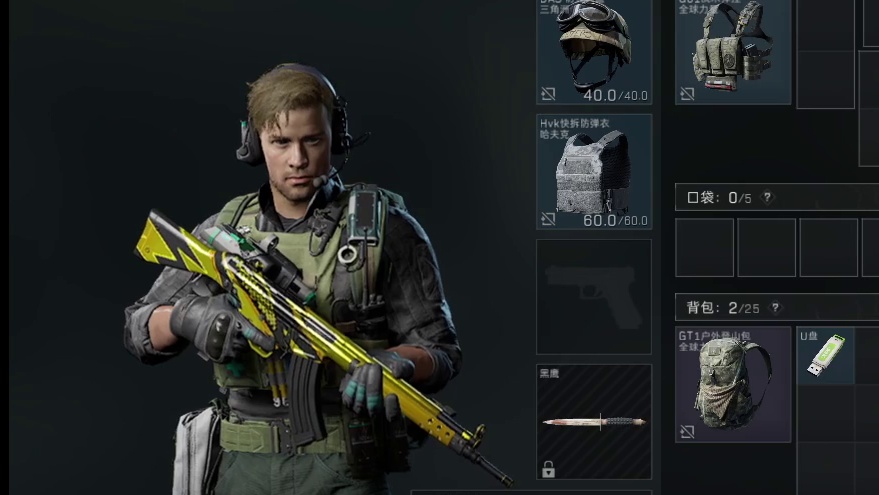The width and height of the screenshot is (879, 495).
Task: Select the empty pistol sidearm slot
Action: pyautogui.click(x=594, y=297)
